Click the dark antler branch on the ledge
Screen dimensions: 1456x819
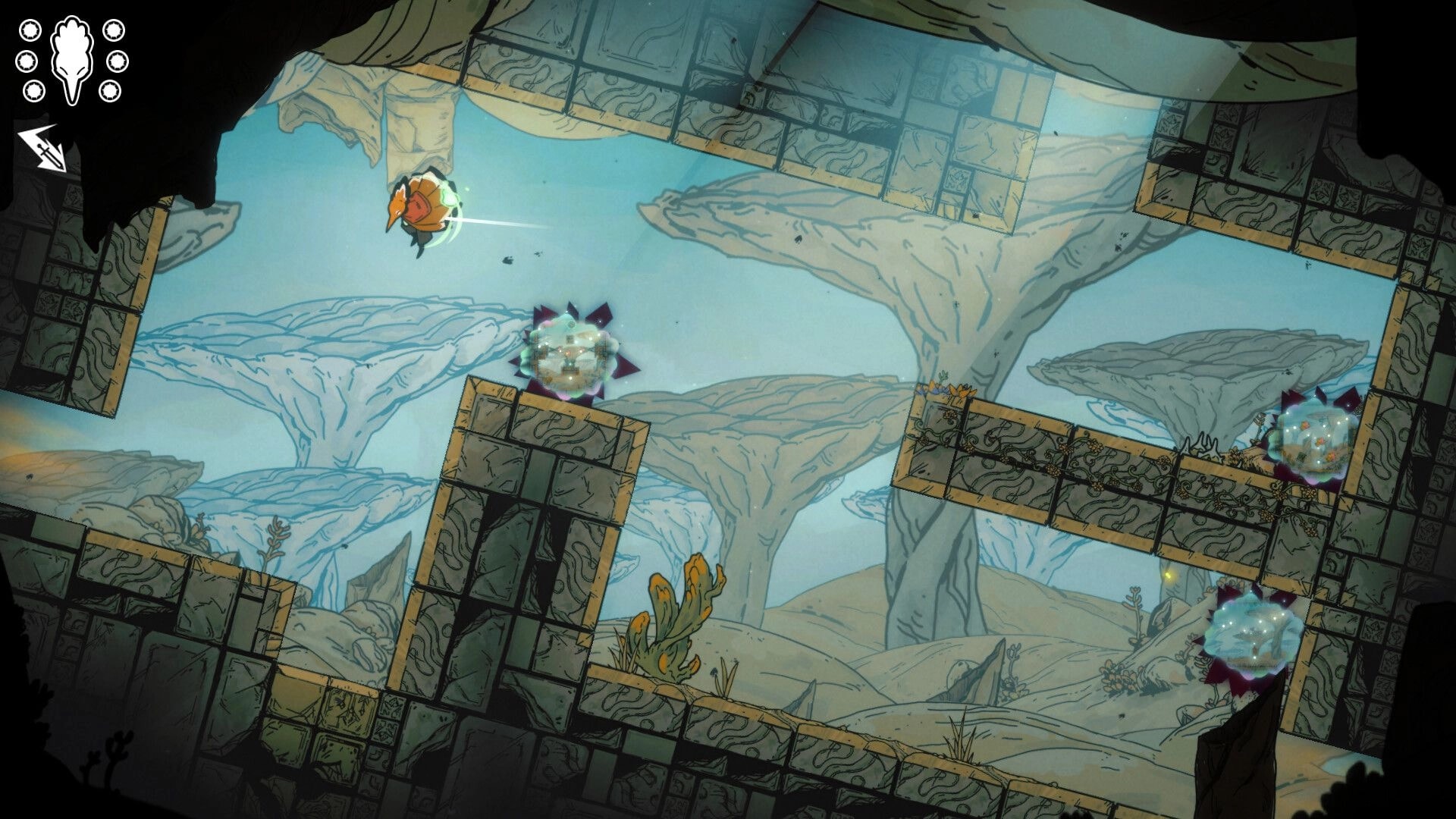click(1202, 444)
